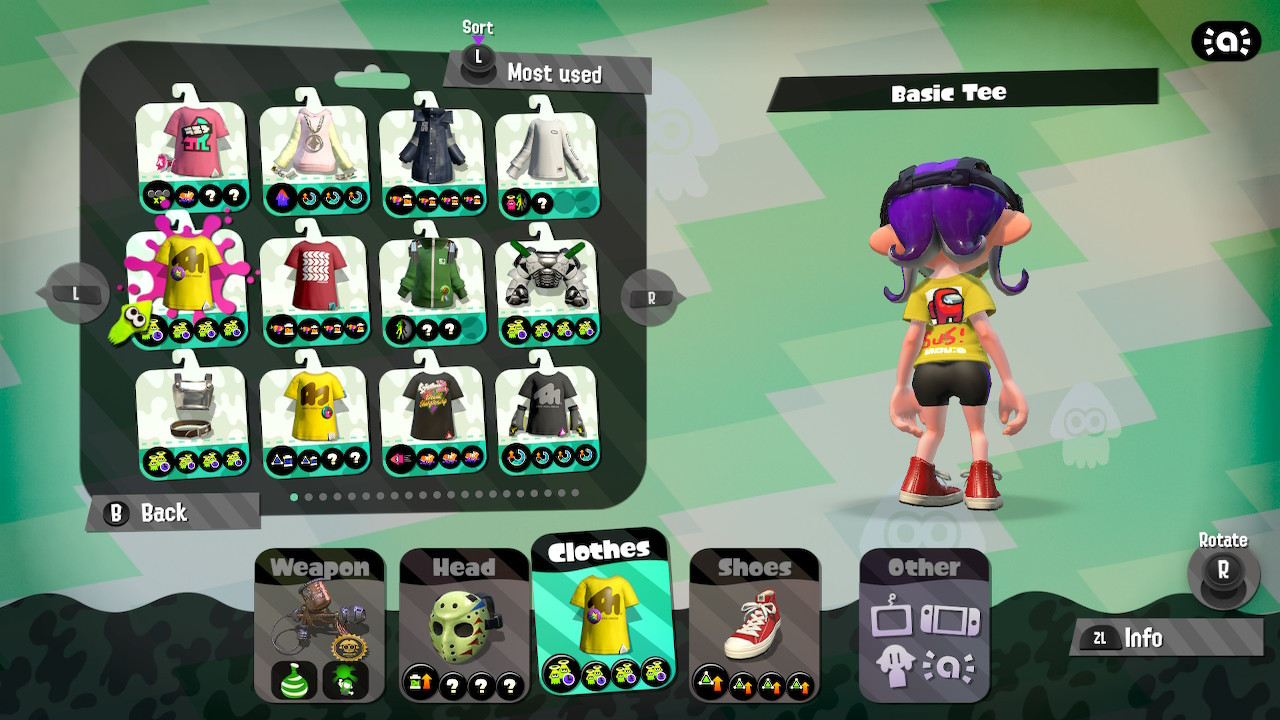
Task: Select the green squid icon beside the left arrow
Action: (x=133, y=320)
